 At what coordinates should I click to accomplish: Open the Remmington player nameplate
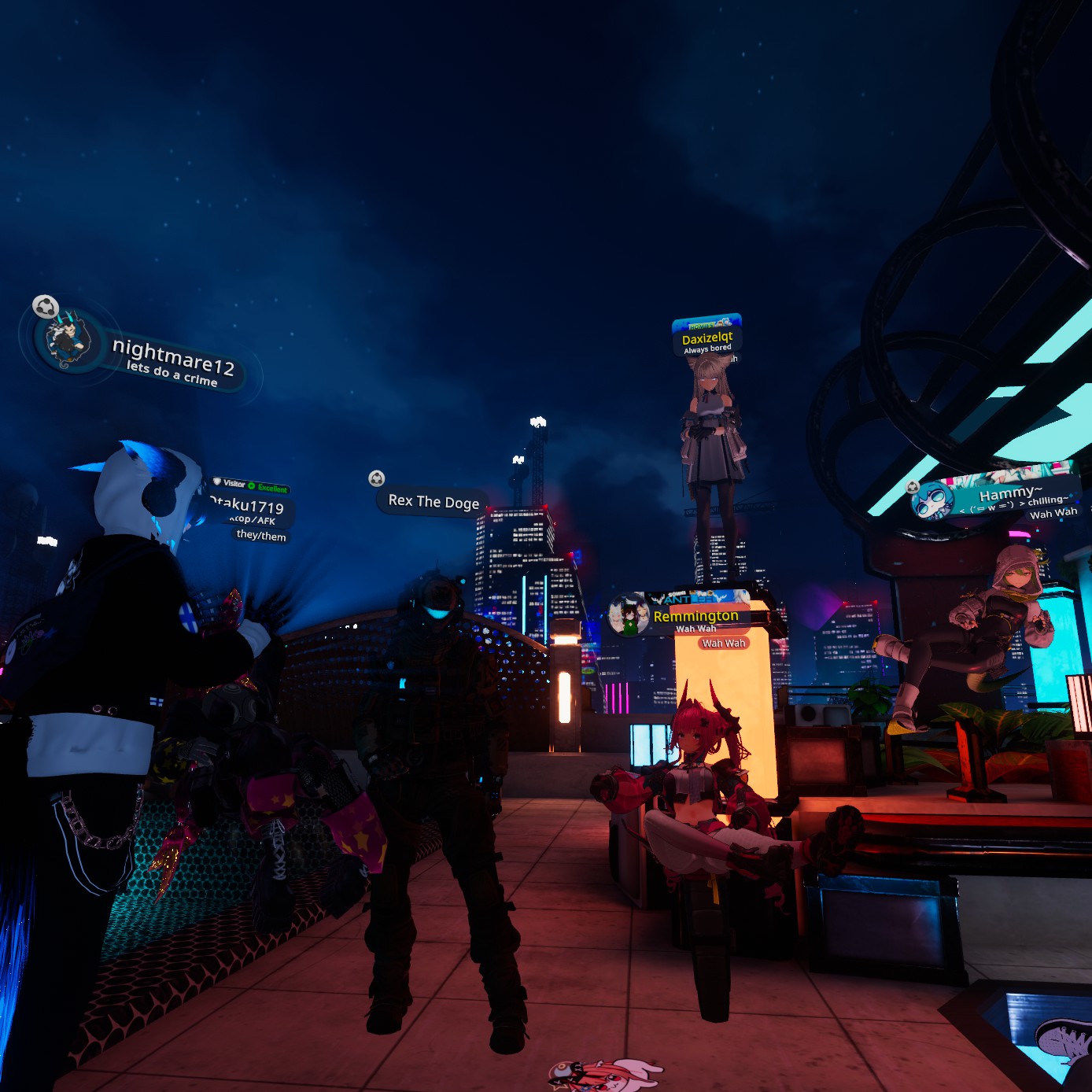click(696, 616)
